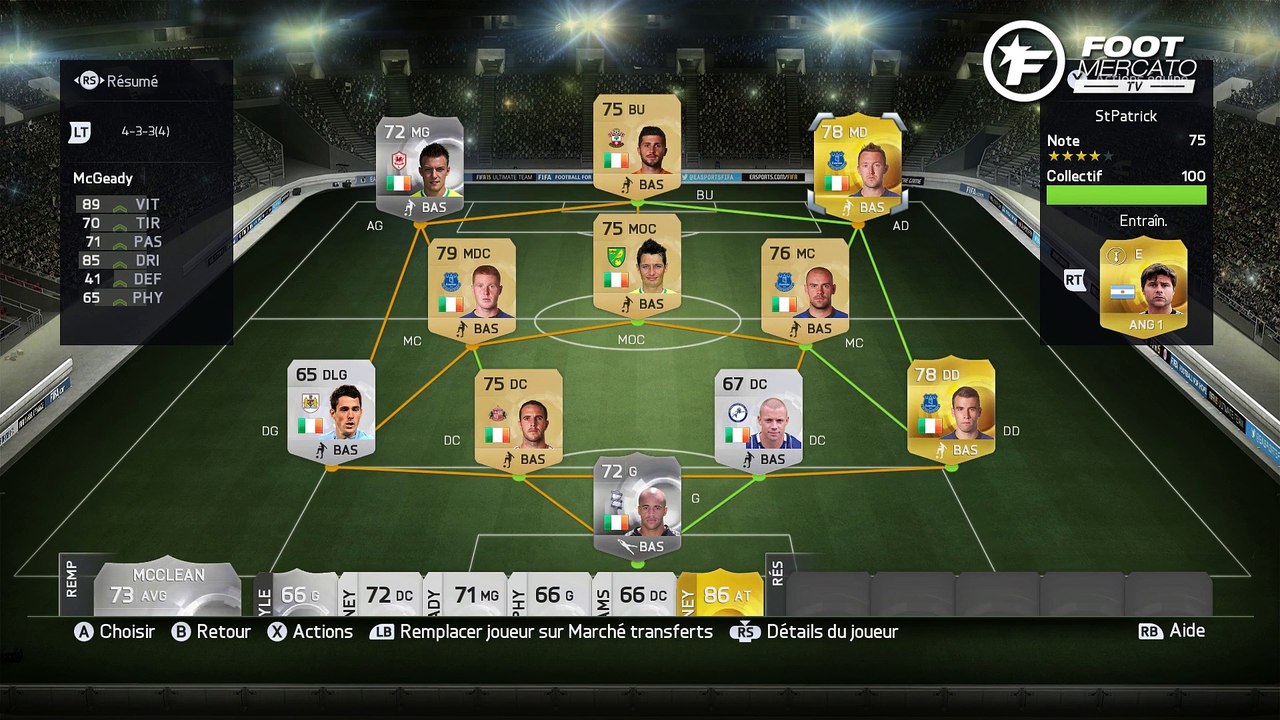The image size is (1280, 720).
Task: Click the Retour option
Action: [225, 631]
